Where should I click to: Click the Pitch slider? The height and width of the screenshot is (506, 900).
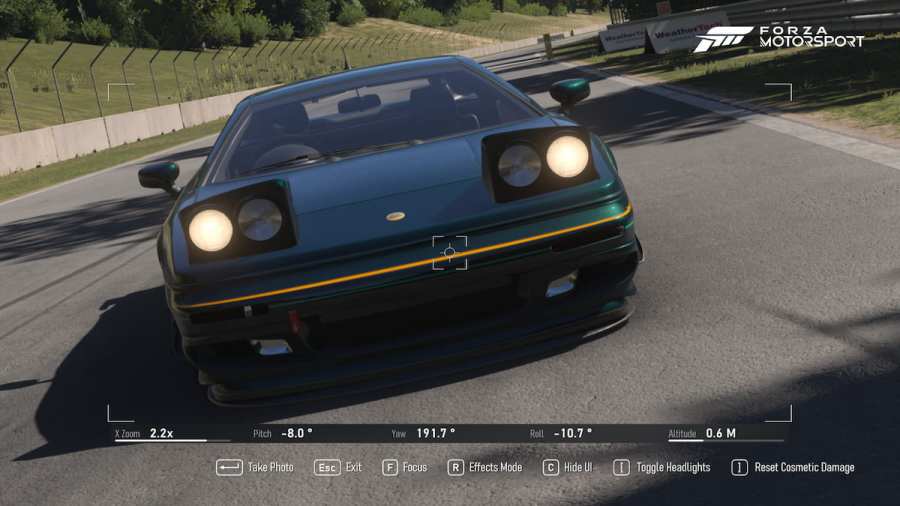(311, 439)
